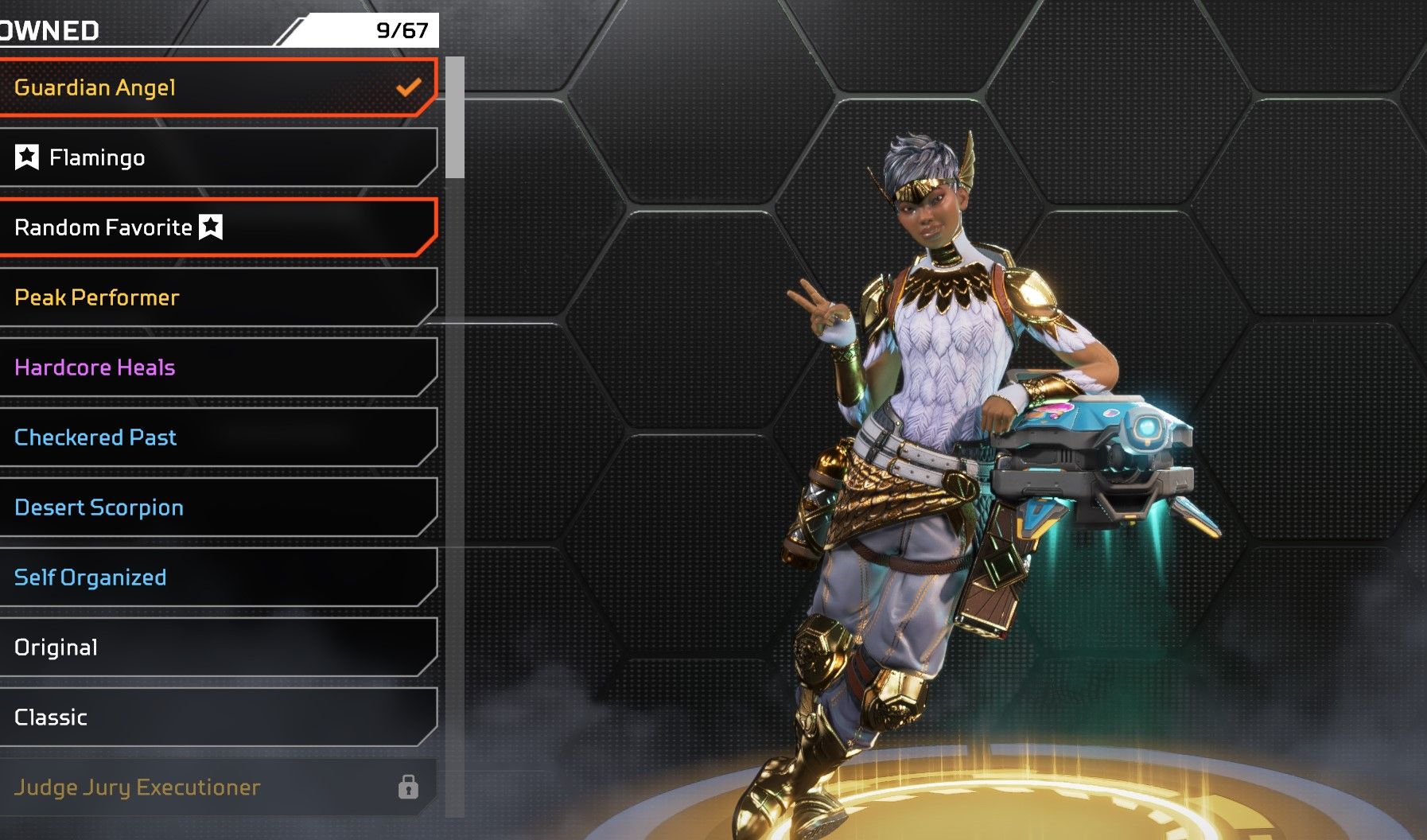Select the Original skin
1427x840 pixels.
(215, 647)
